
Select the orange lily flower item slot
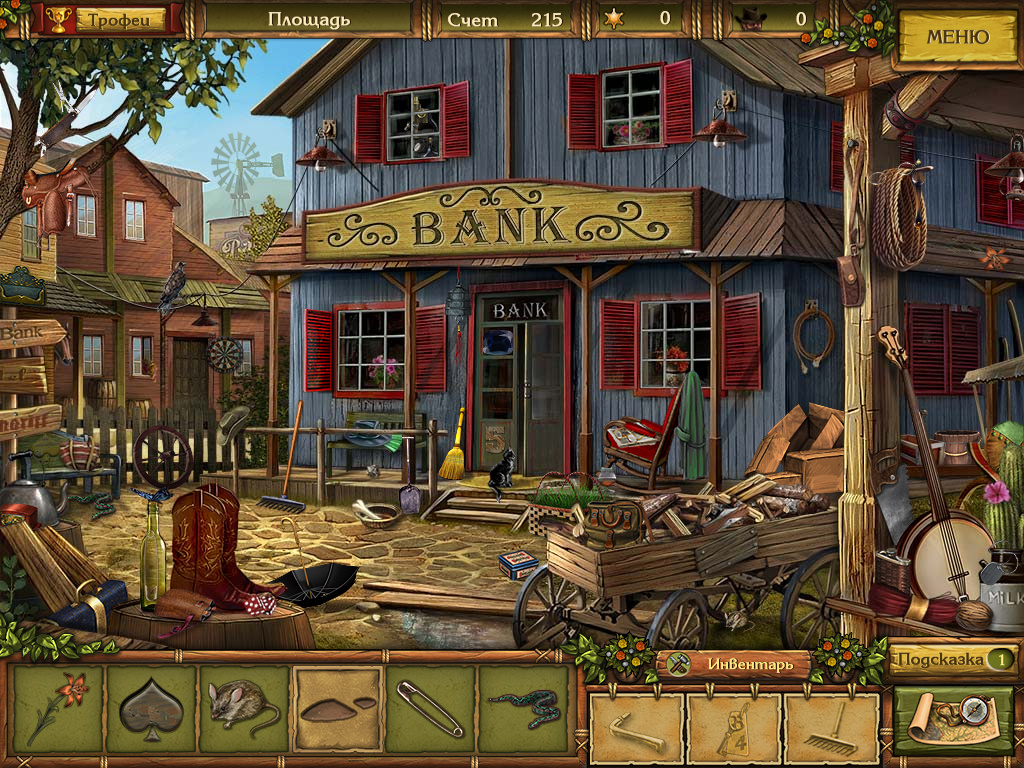point(58,709)
